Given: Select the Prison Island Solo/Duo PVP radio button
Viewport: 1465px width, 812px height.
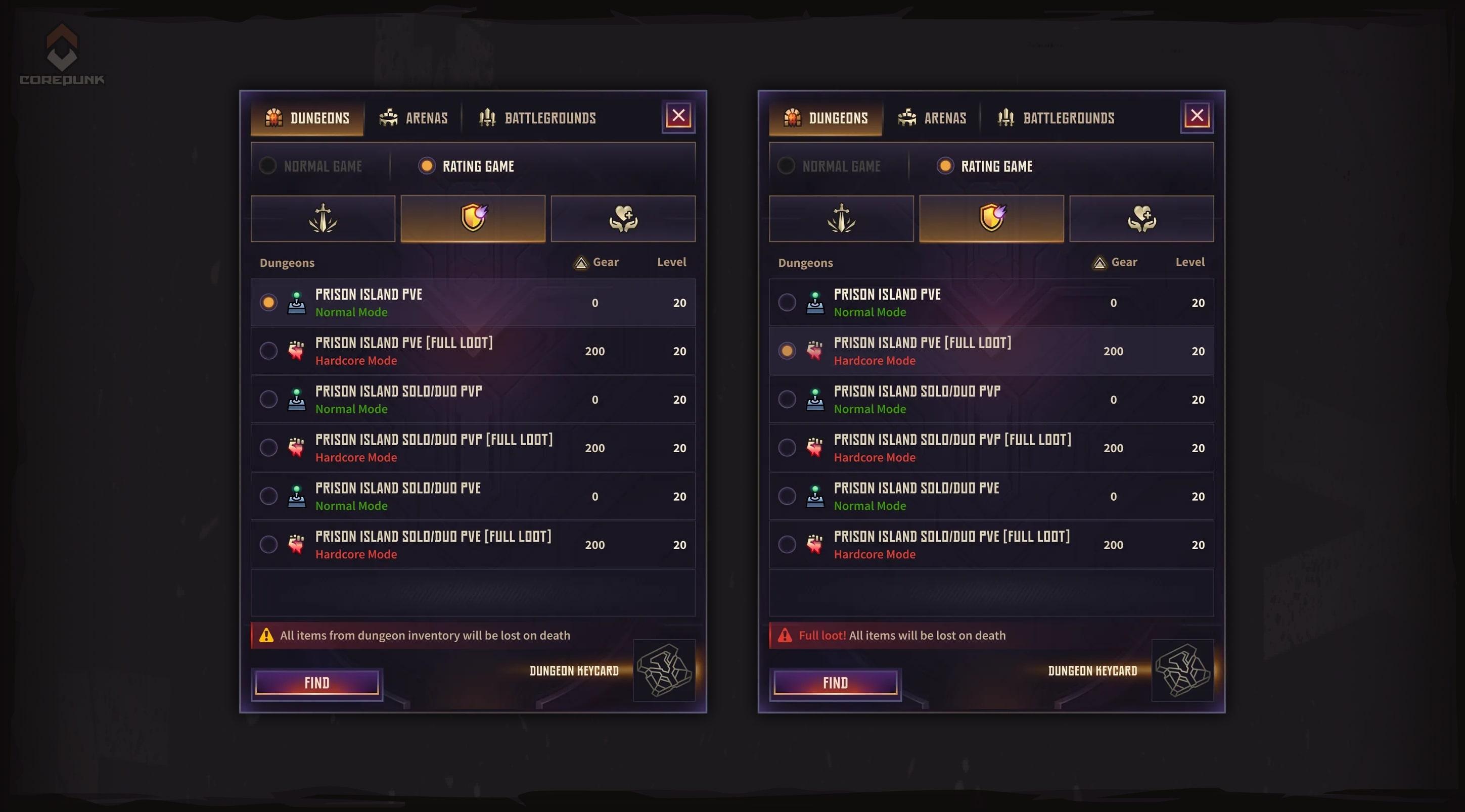Looking at the screenshot, I should click(268, 399).
